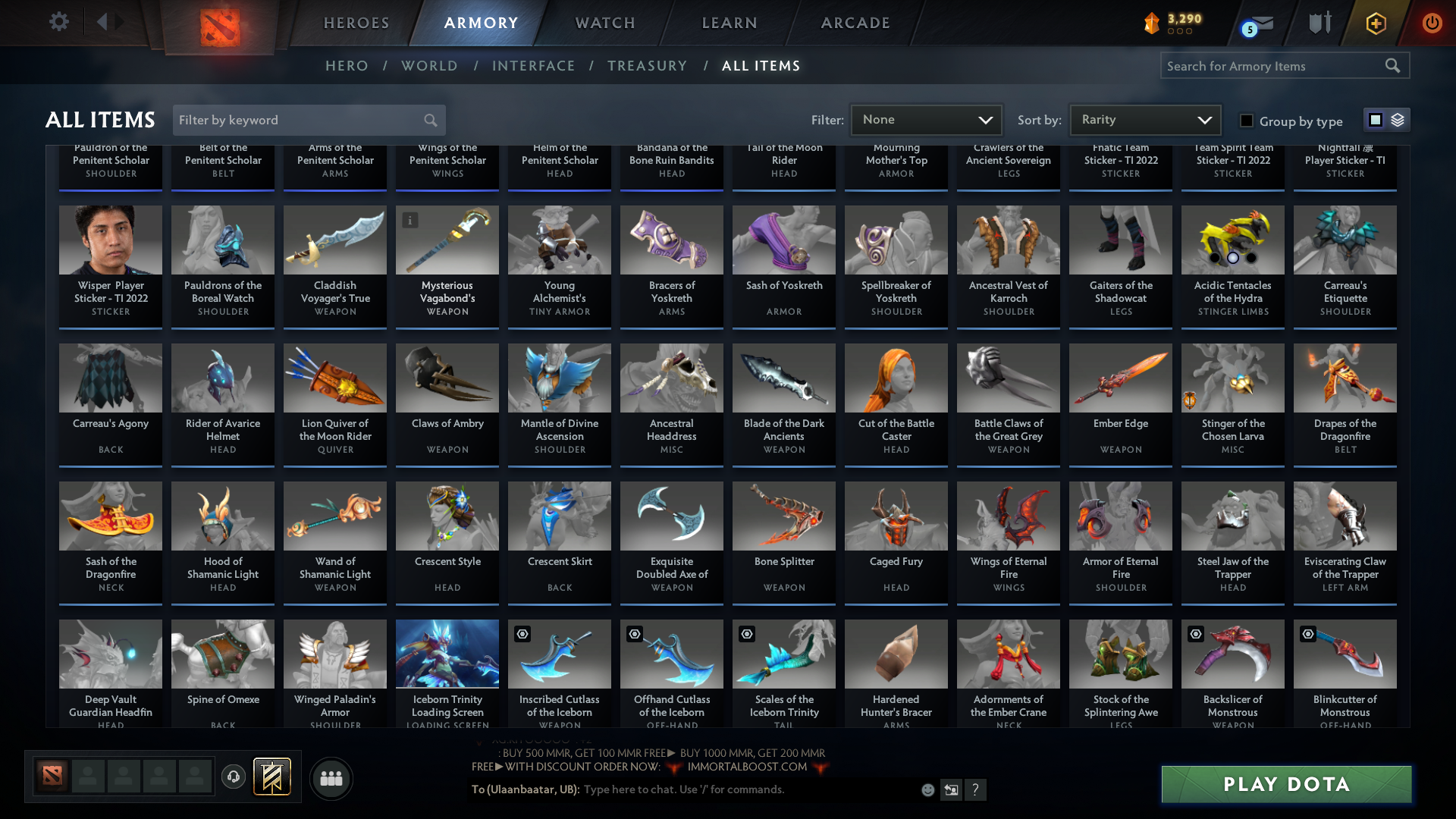Open the Filter dropdown set to None
This screenshot has height=819, width=1456.
click(925, 120)
